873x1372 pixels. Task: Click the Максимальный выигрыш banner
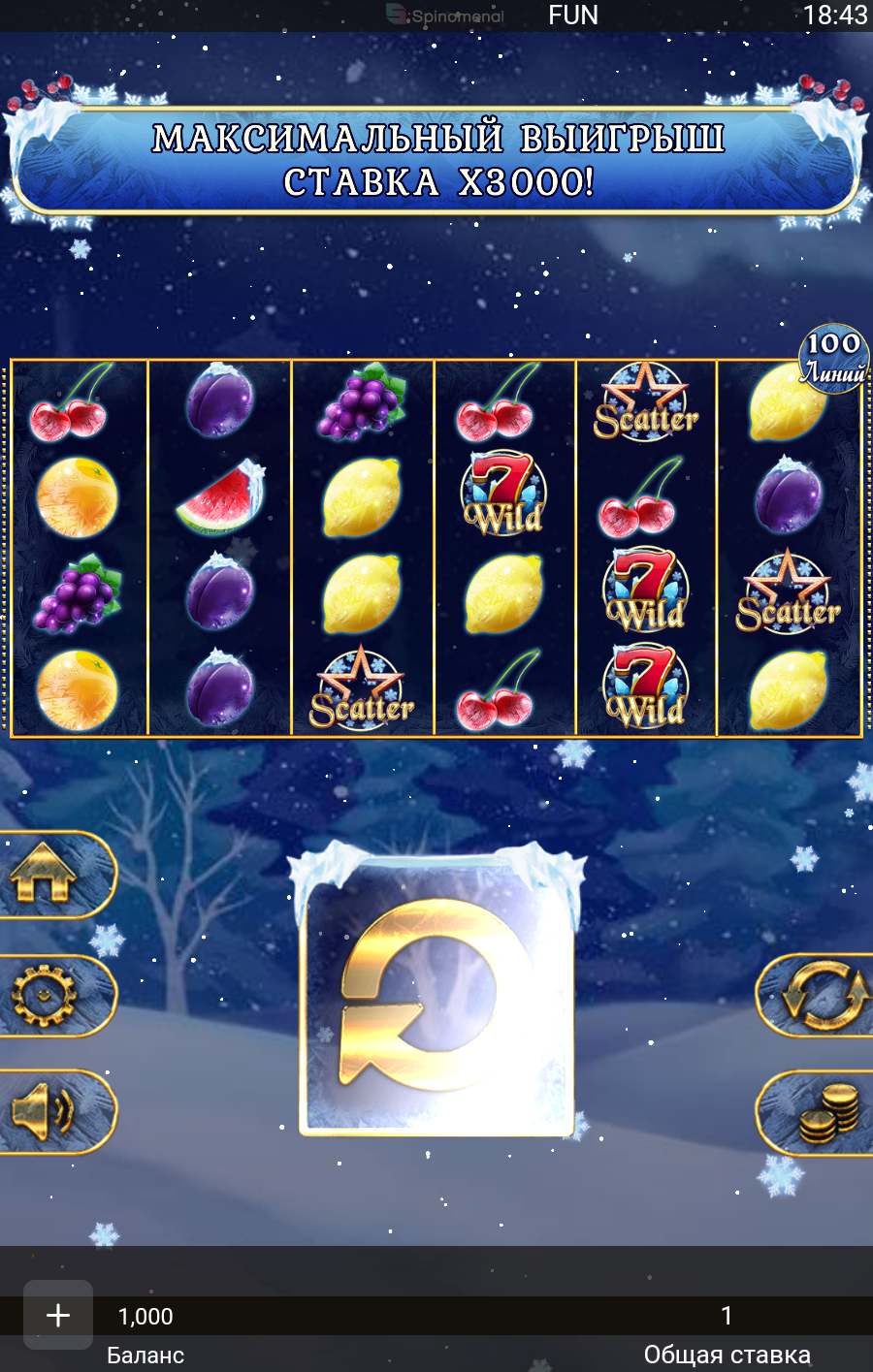pos(436,160)
